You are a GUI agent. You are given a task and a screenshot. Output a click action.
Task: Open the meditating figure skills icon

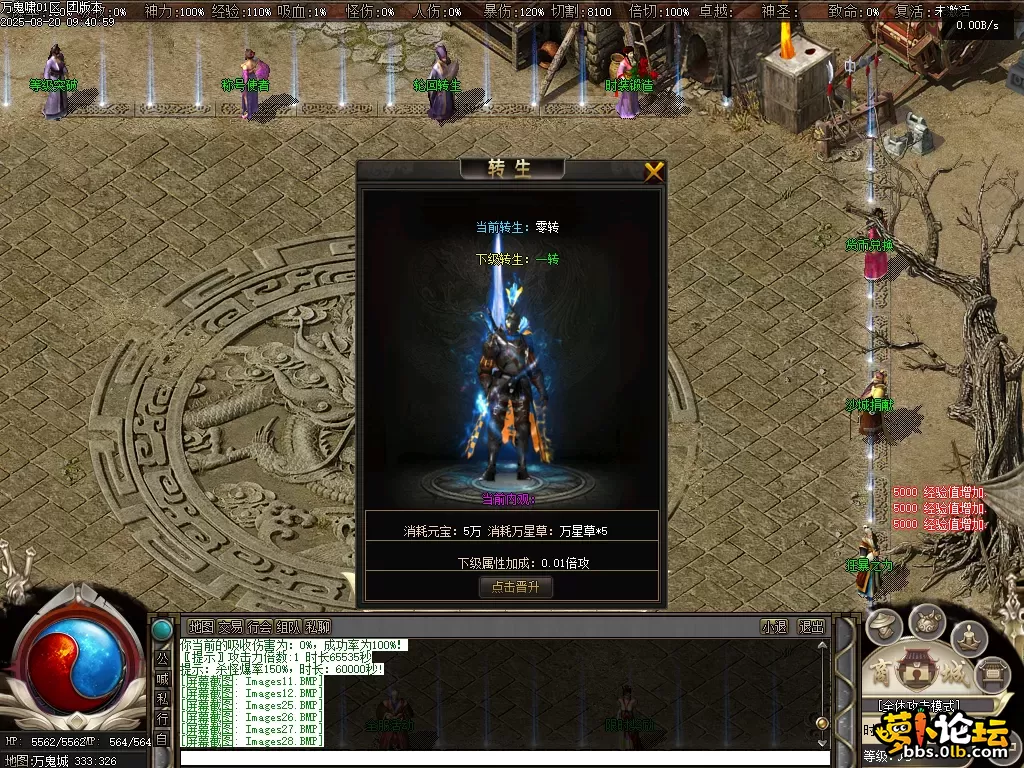(969, 638)
